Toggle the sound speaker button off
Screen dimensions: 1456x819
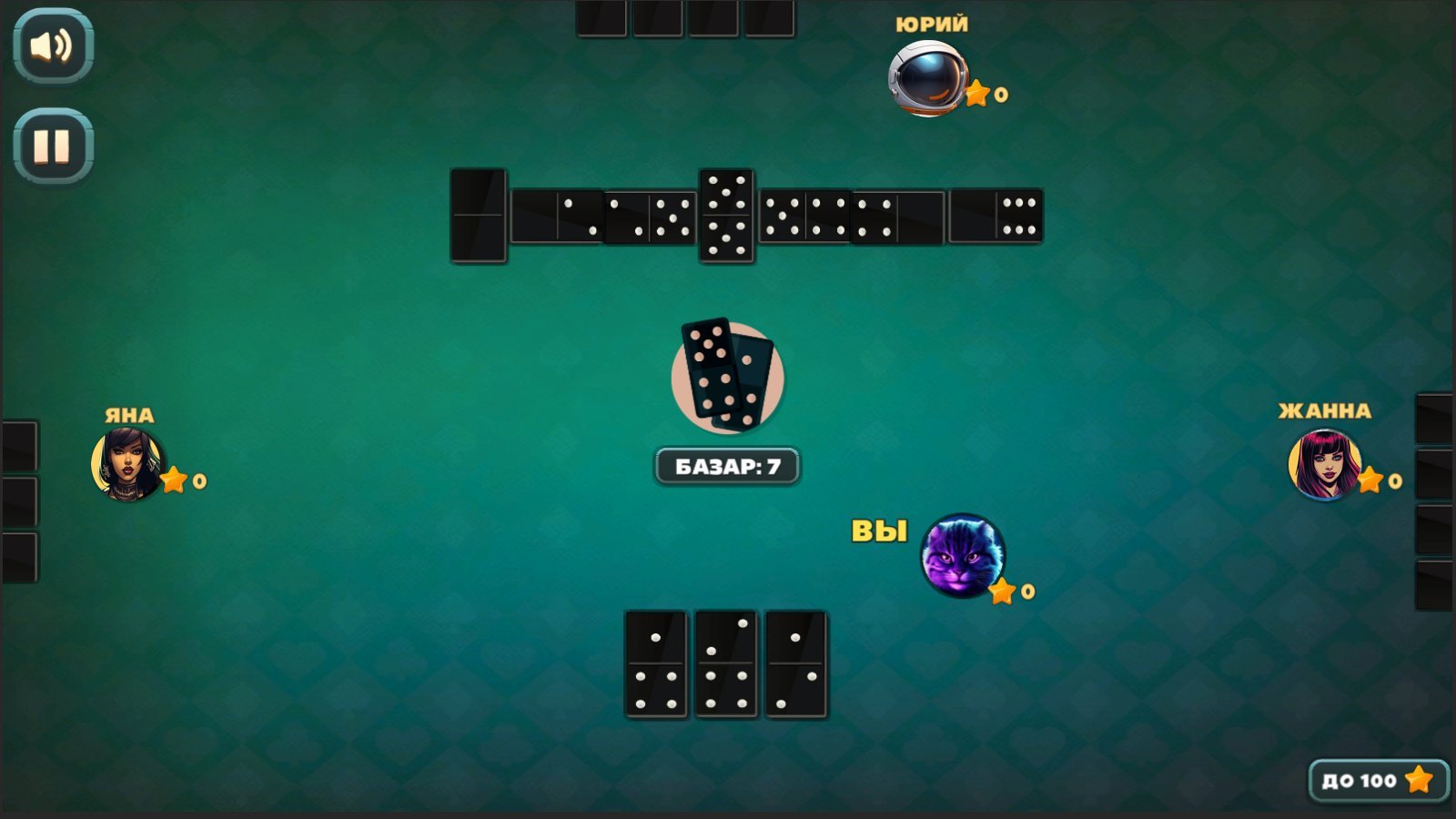(x=51, y=46)
